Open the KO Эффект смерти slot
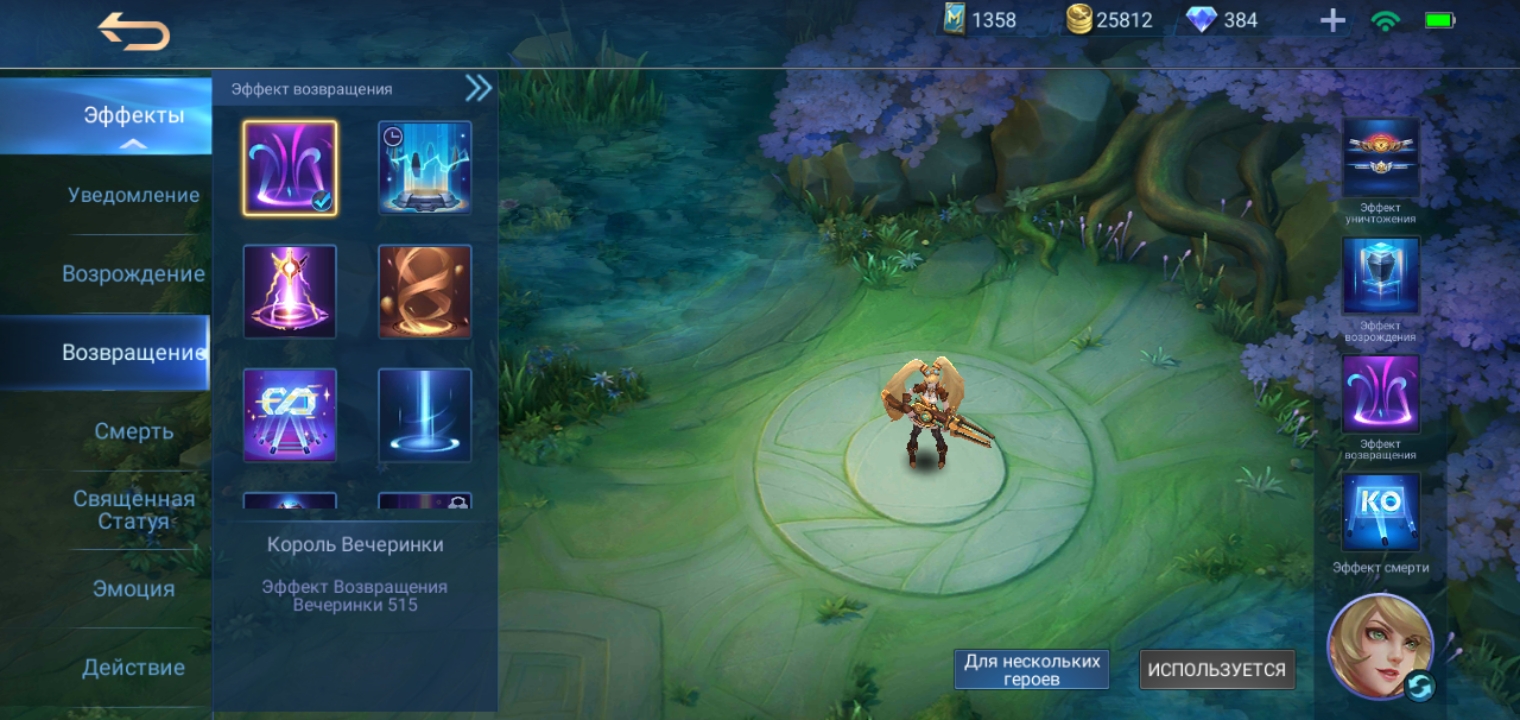The image size is (1520, 720). 1380,513
